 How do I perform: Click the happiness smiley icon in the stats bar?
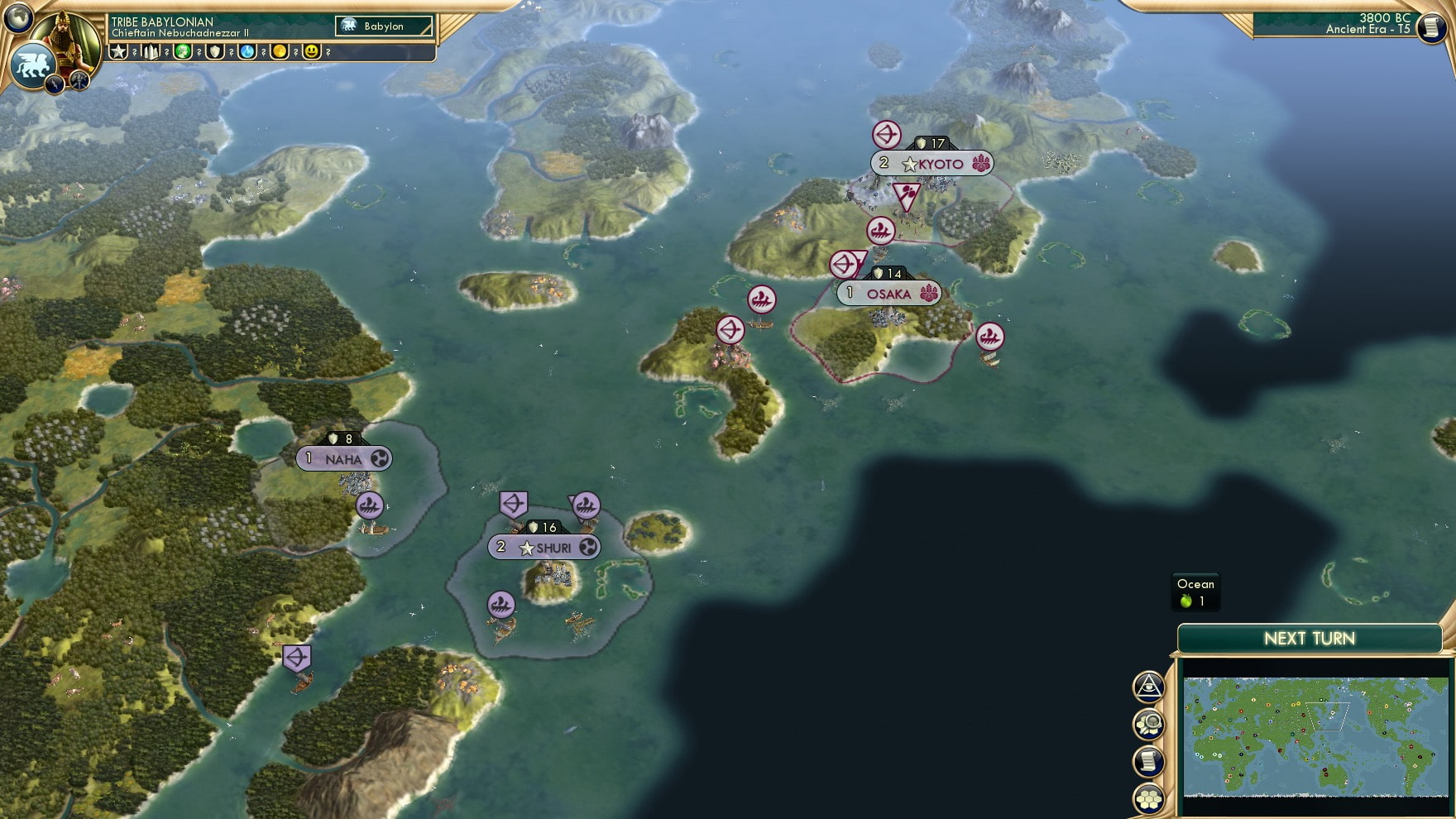(310, 53)
